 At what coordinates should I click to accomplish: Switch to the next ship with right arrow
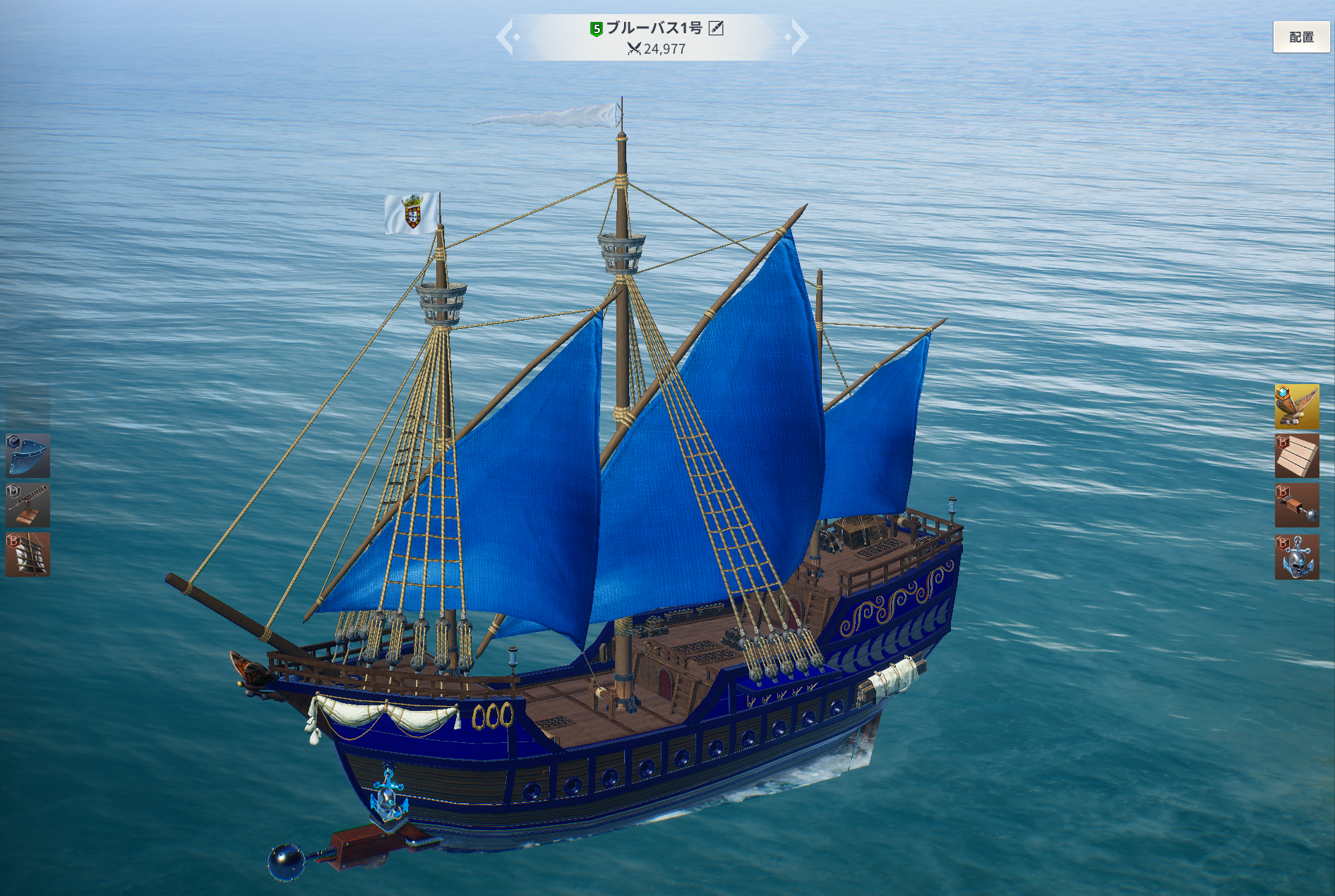pos(798,37)
